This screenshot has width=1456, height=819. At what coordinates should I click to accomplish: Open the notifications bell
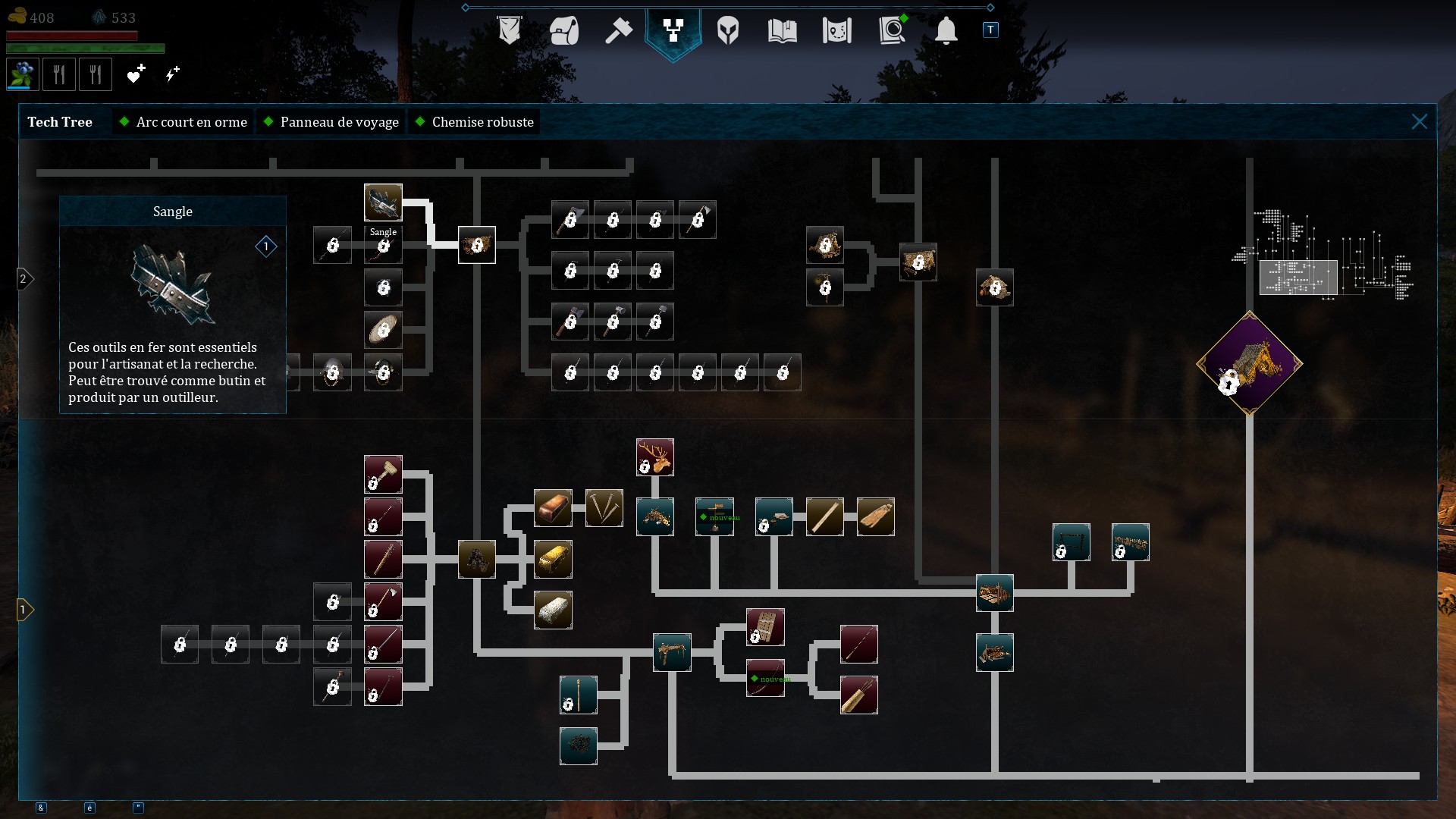click(946, 31)
